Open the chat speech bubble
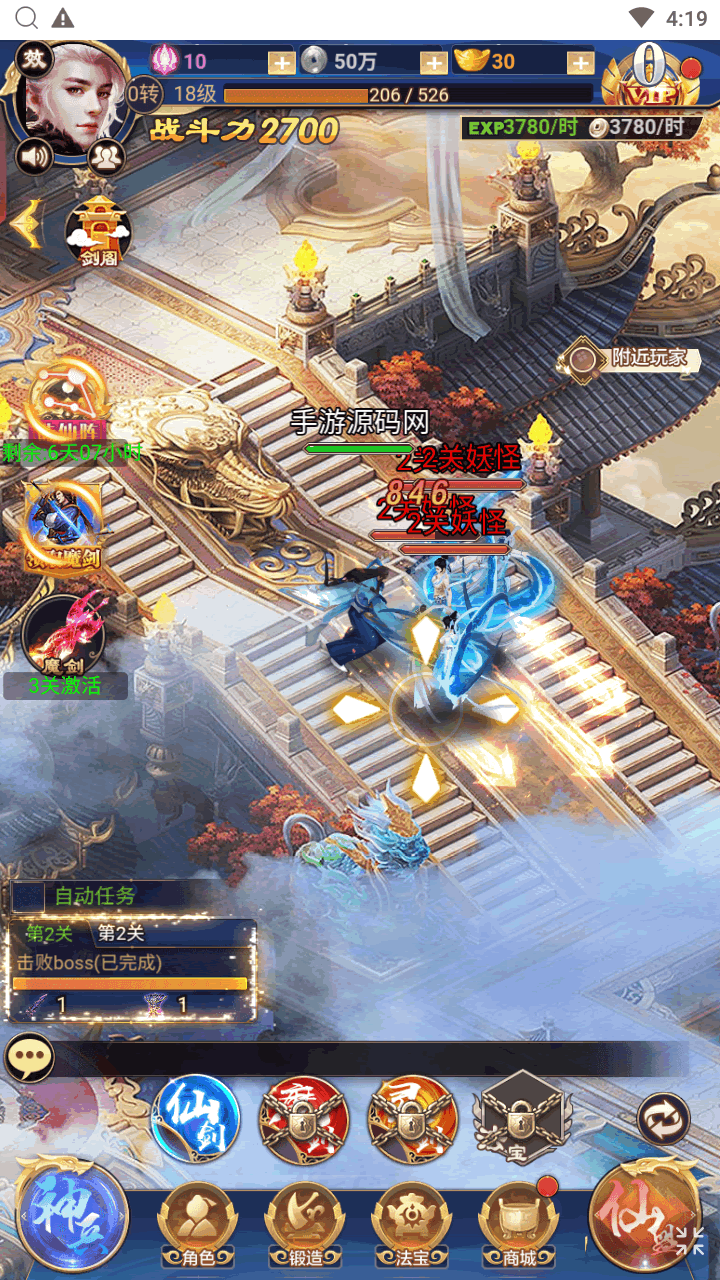Viewport: 720px width, 1280px height. pos(30,1058)
